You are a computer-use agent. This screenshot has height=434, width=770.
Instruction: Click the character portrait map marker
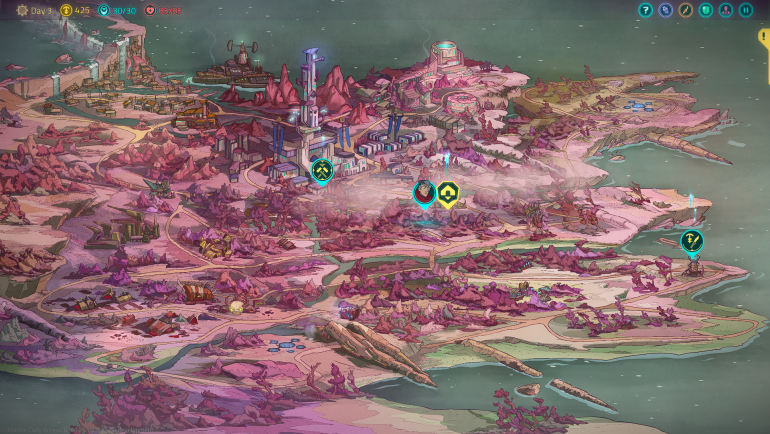pos(424,192)
